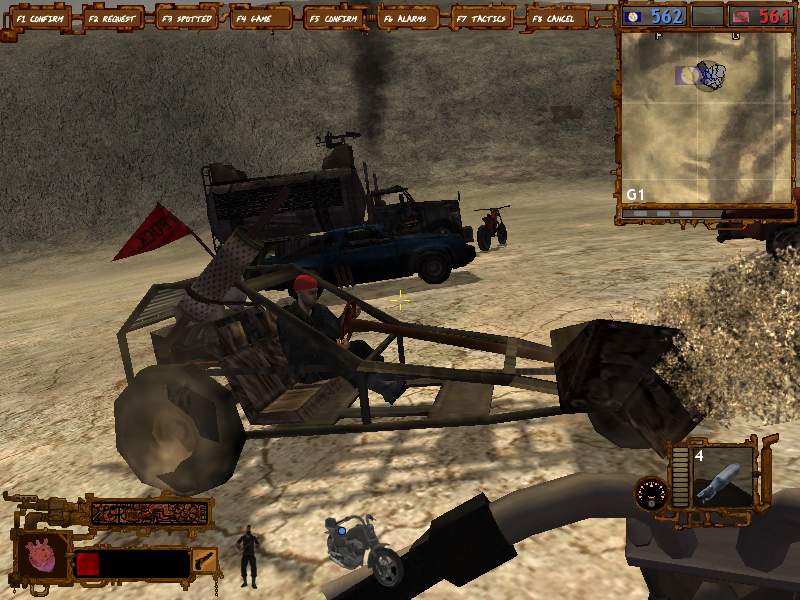Open the F1 Confirm command menu
Screen dimensions: 800x600
pos(39,18)
